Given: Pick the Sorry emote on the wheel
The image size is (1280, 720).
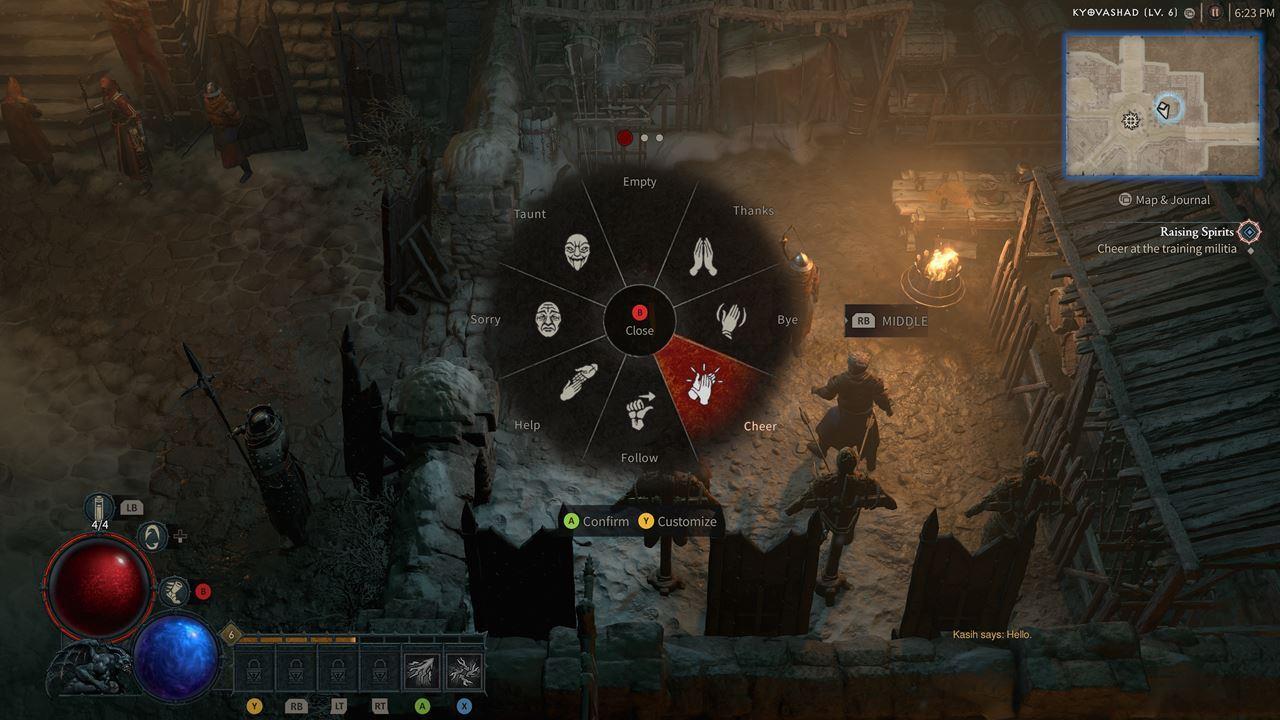Looking at the screenshot, I should coord(548,320).
